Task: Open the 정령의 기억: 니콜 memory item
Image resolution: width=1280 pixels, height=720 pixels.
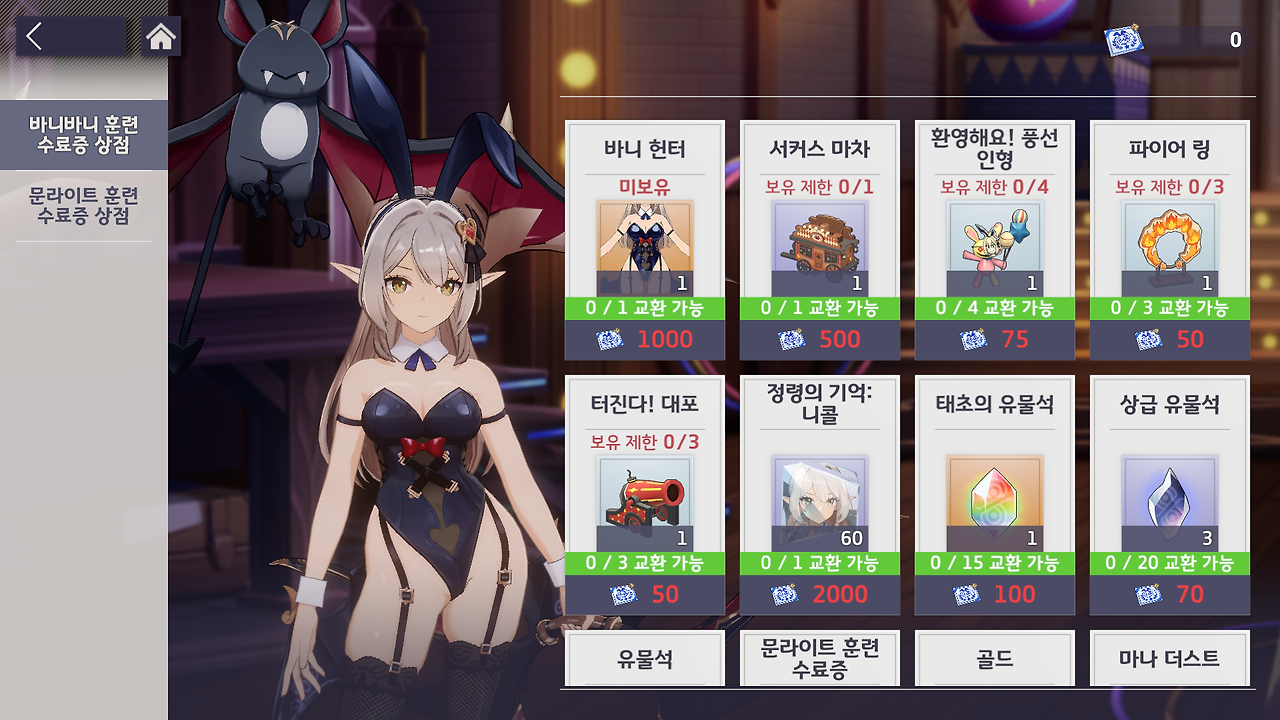Action: pyautogui.click(x=819, y=495)
